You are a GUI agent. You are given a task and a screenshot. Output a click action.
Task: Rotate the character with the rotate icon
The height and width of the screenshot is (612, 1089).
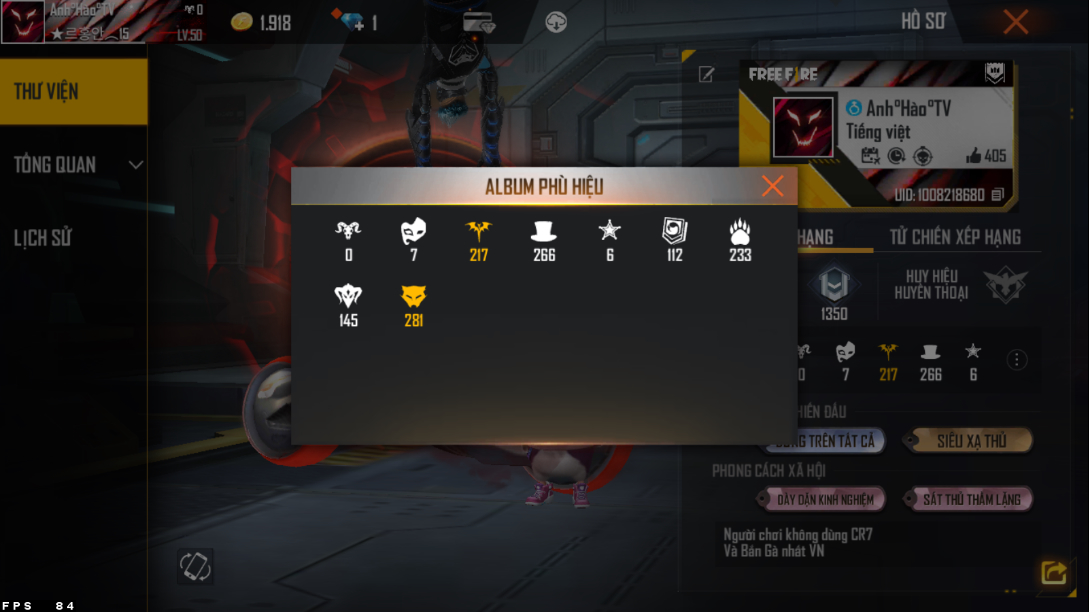[195, 566]
